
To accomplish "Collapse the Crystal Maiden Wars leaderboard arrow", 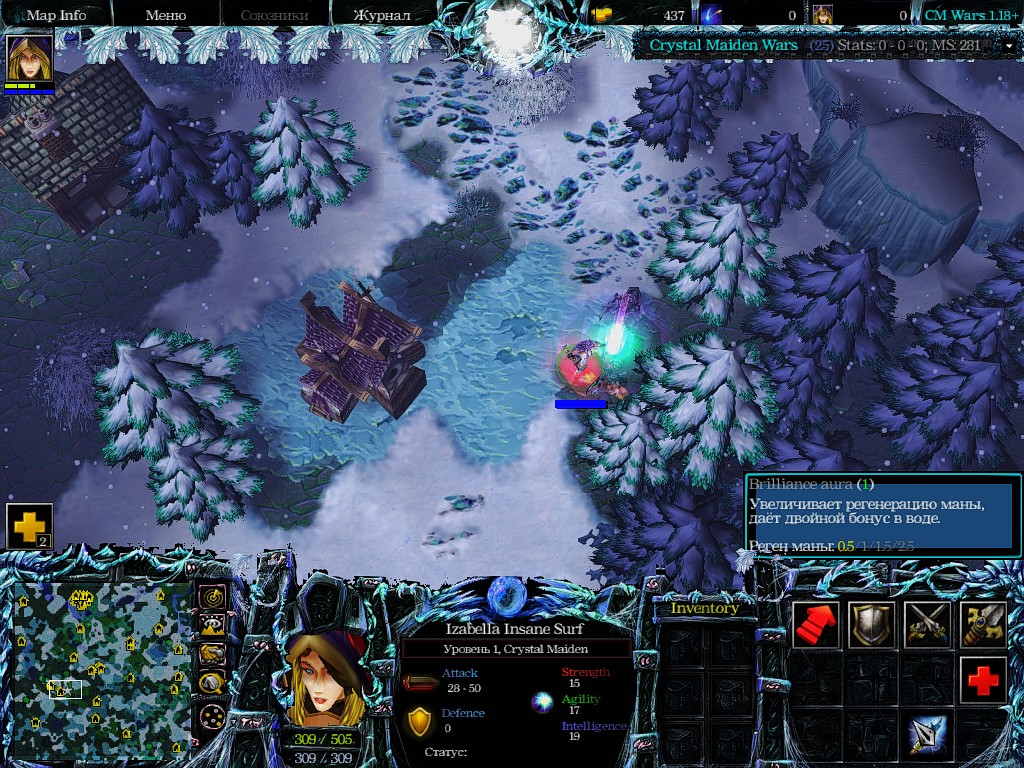I will click(1009, 45).
